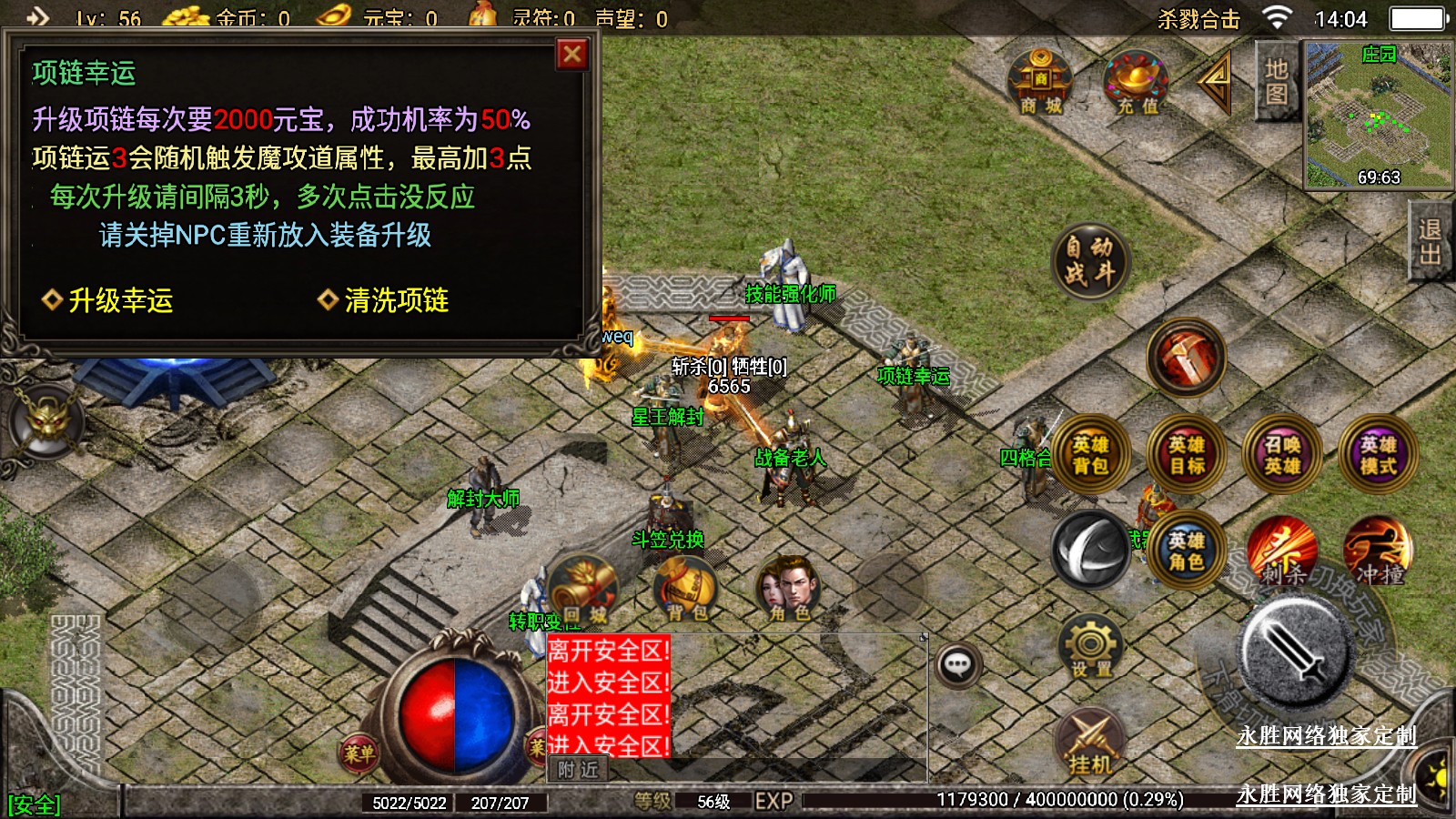Viewport: 1456px width, 819px height.
Task: Toggle 自动战斗 auto battle
Action: 1089,260
